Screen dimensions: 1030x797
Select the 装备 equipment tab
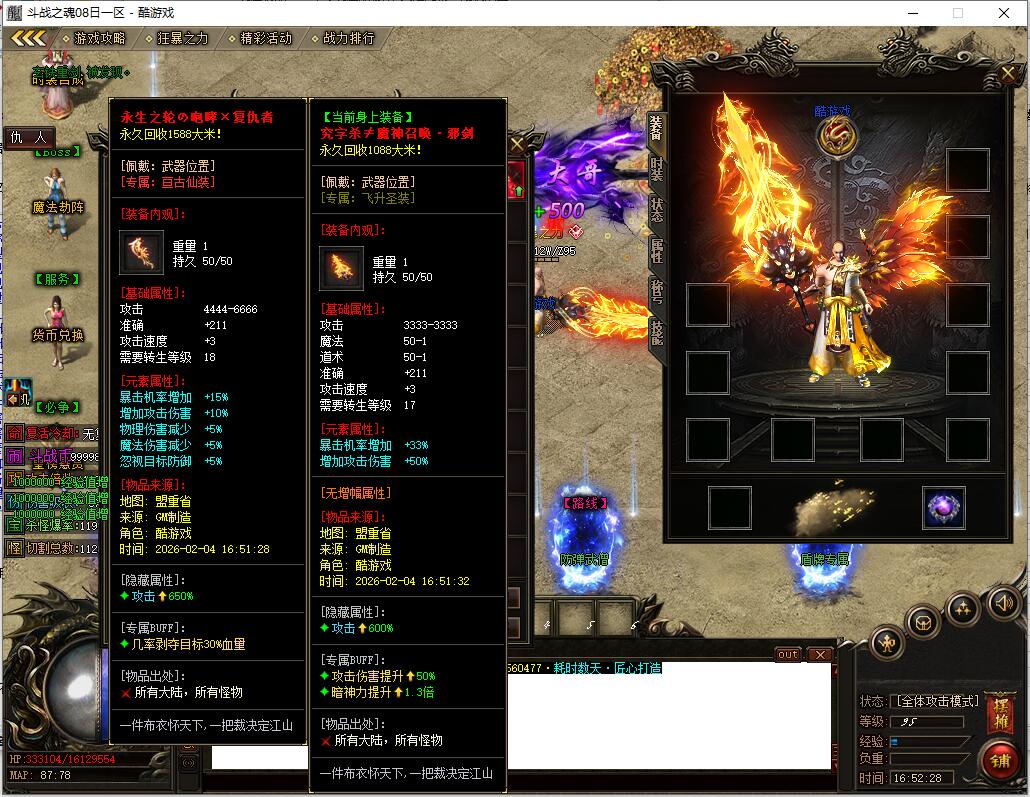click(657, 127)
